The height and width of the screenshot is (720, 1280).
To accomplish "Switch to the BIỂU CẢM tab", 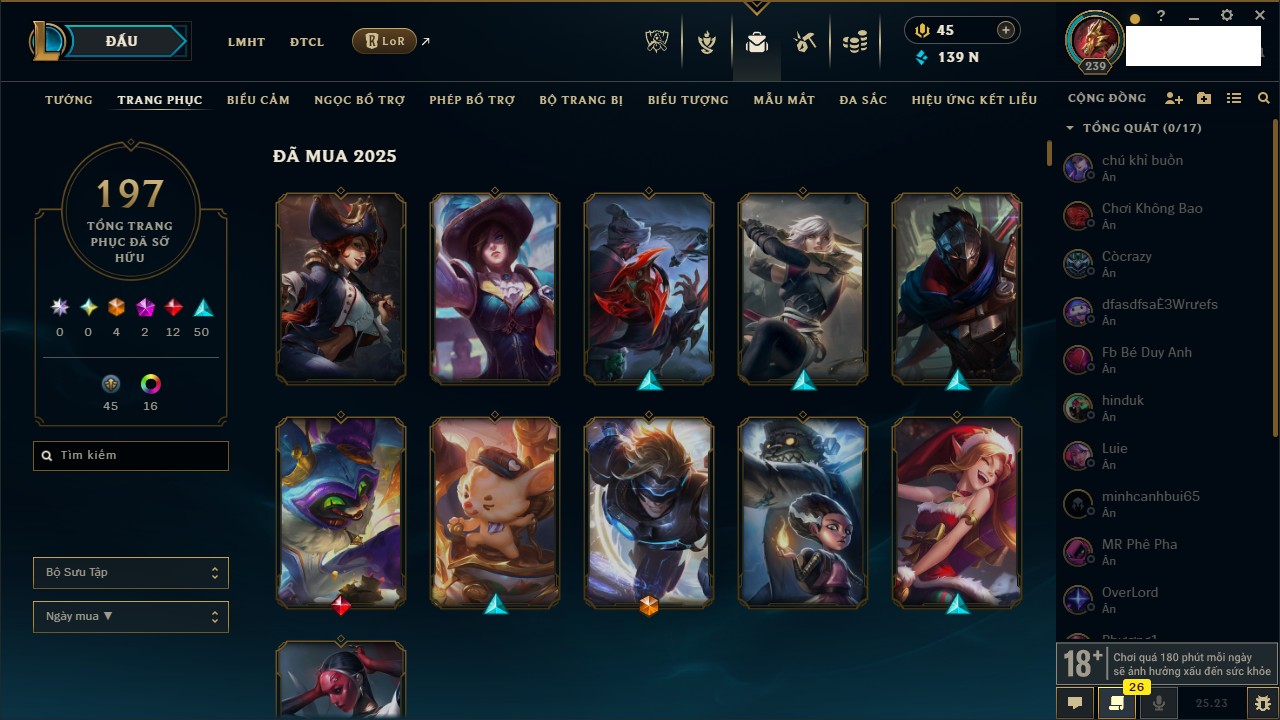I will pyautogui.click(x=258, y=100).
